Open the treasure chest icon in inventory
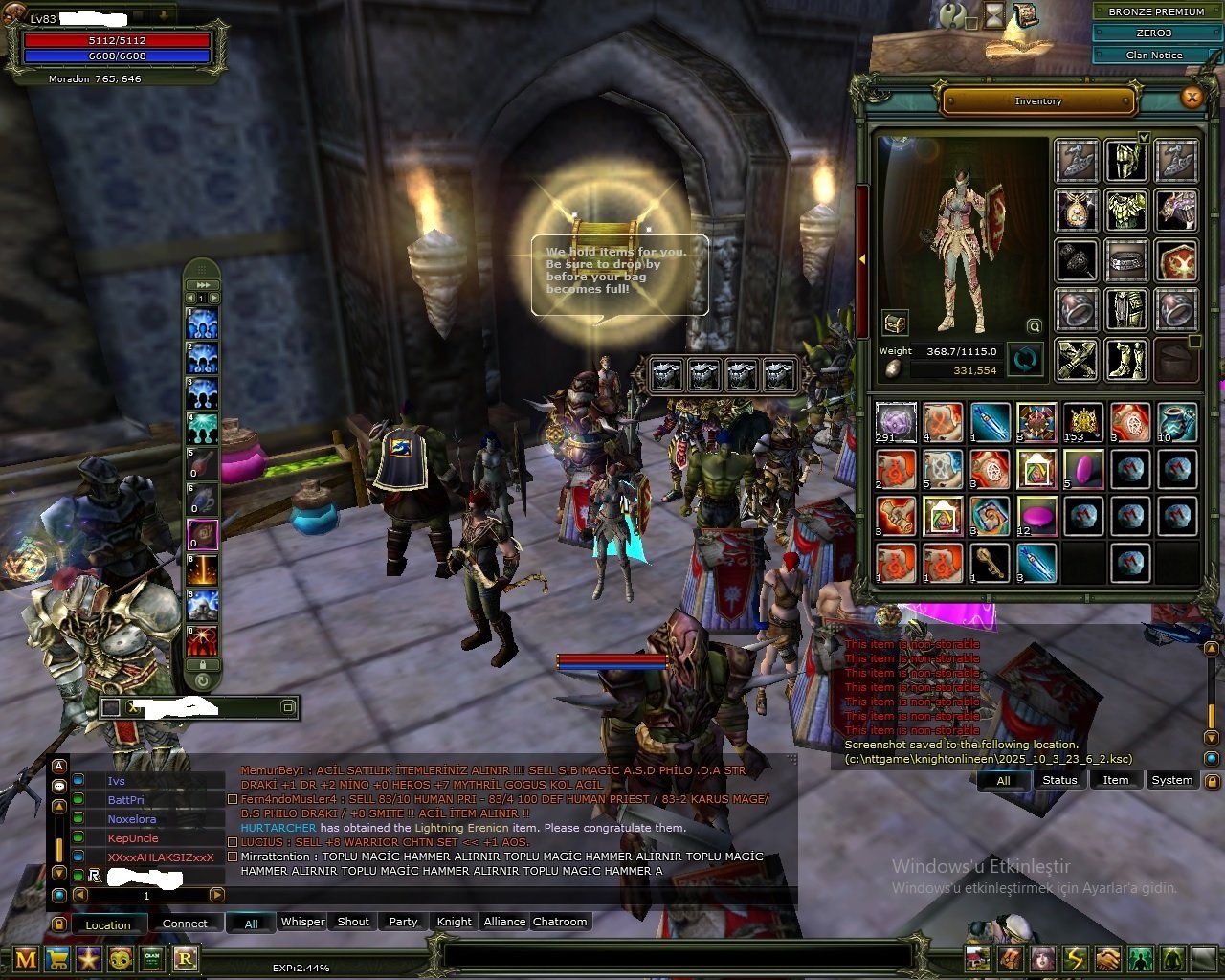1225x980 pixels. coord(895,323)
